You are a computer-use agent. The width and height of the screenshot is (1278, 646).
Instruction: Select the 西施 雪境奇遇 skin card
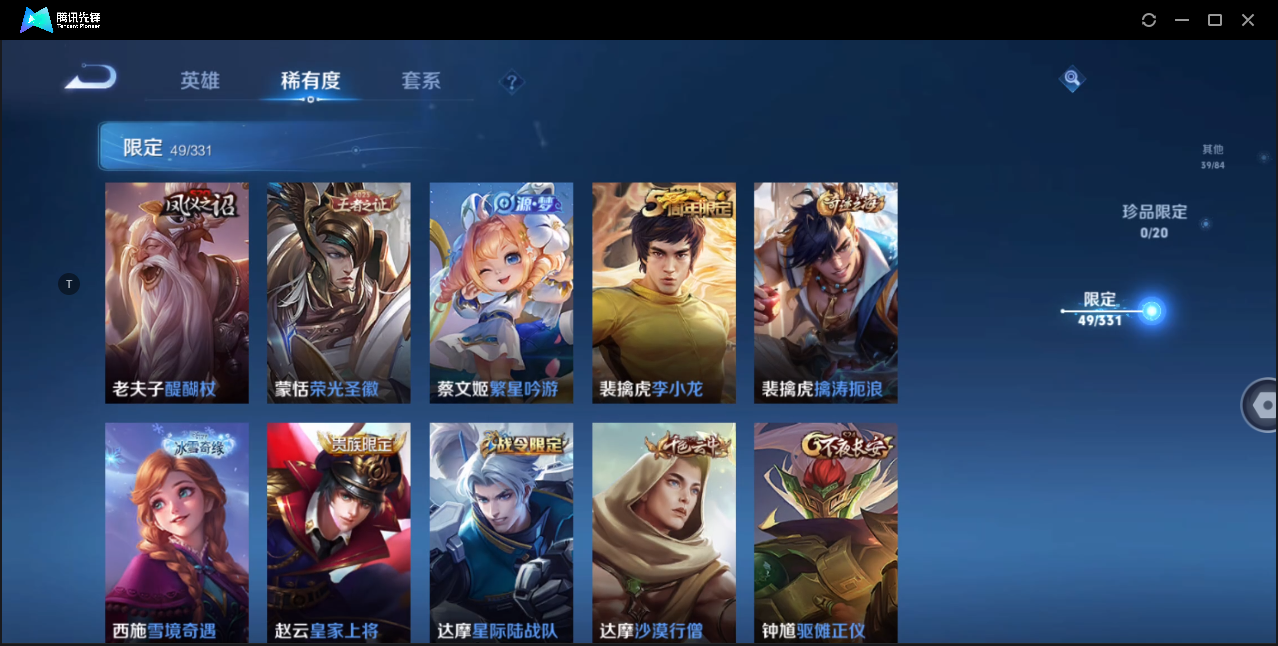coord(177,532)
